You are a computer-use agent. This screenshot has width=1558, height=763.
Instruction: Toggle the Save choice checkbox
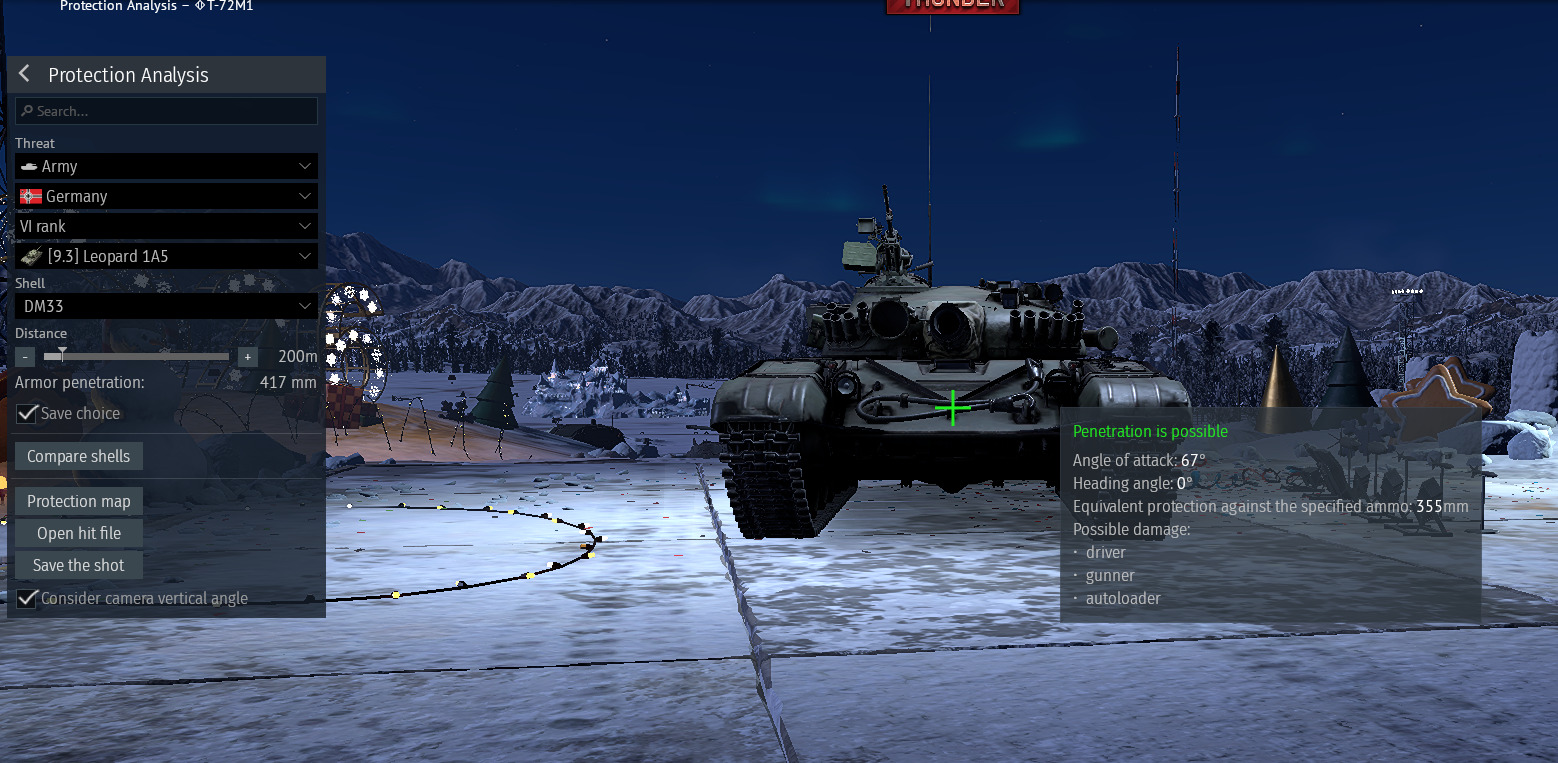(x=27, y=413)
